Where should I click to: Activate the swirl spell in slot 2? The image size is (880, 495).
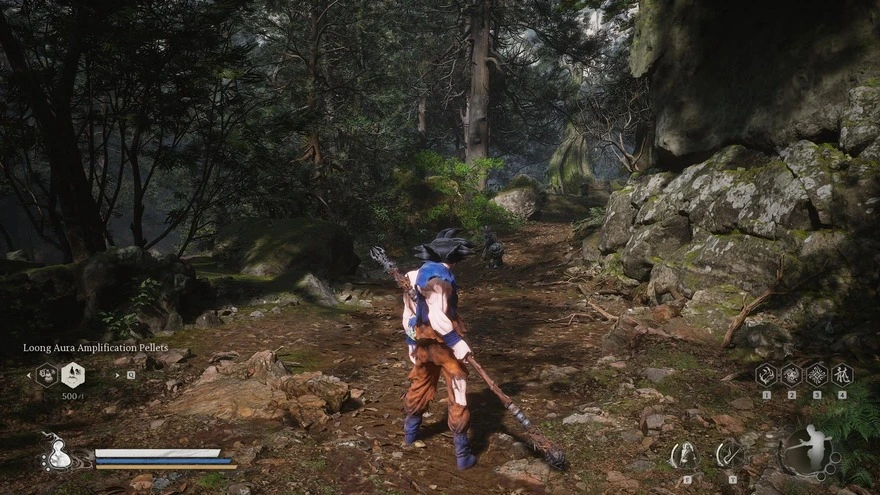pos(792,375)
